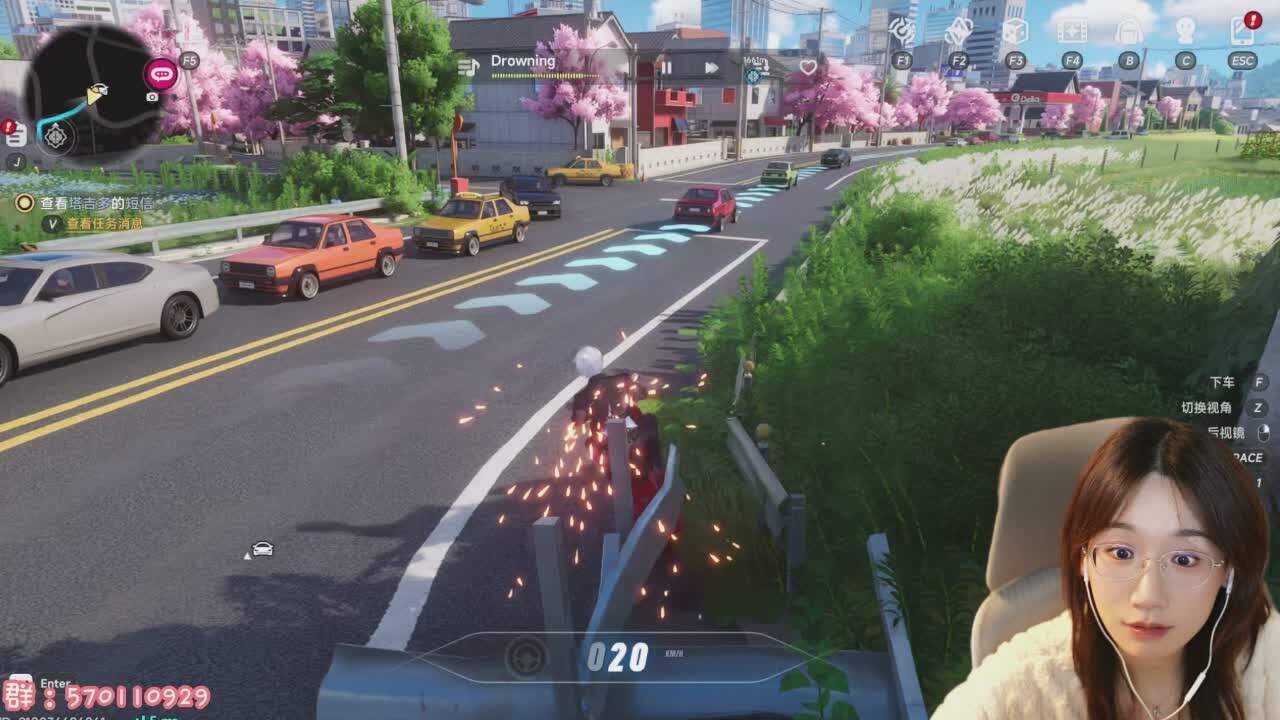
Task: Open the music playlist icon
Action: click(x=468, y=66)
